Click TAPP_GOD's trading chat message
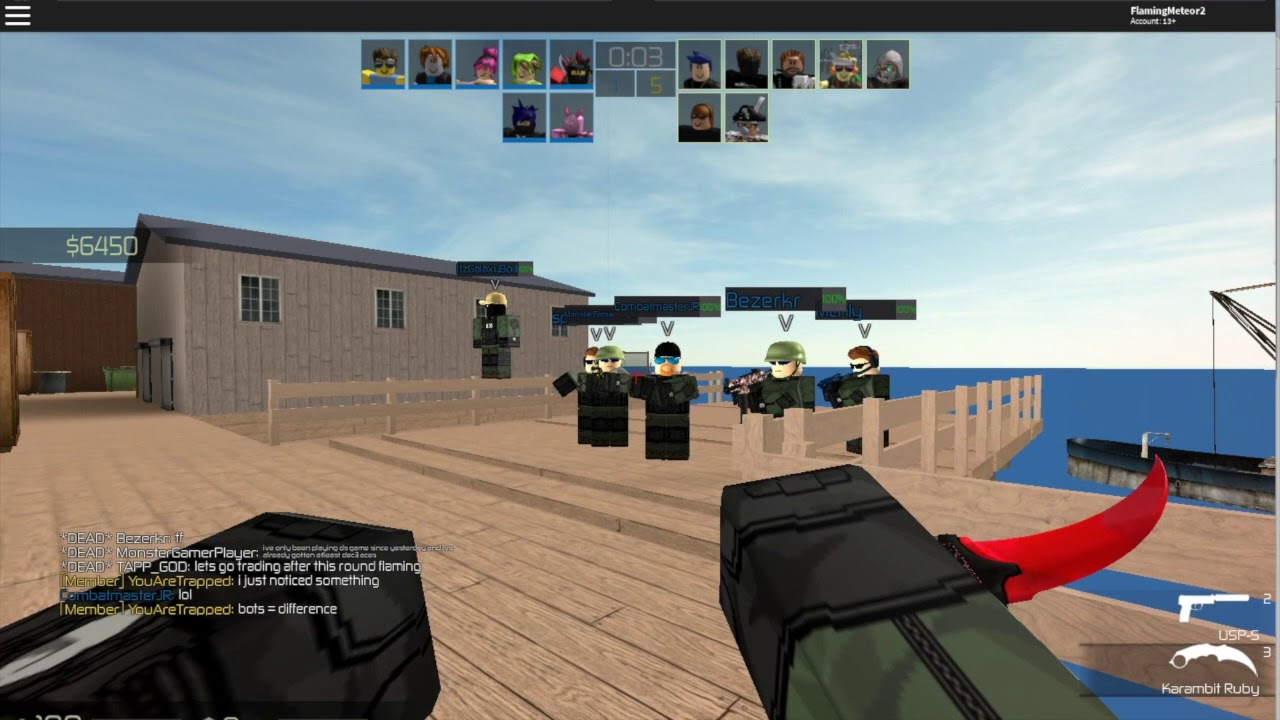The height and width of the screenshot is (720, 1280). coord(240,565)
